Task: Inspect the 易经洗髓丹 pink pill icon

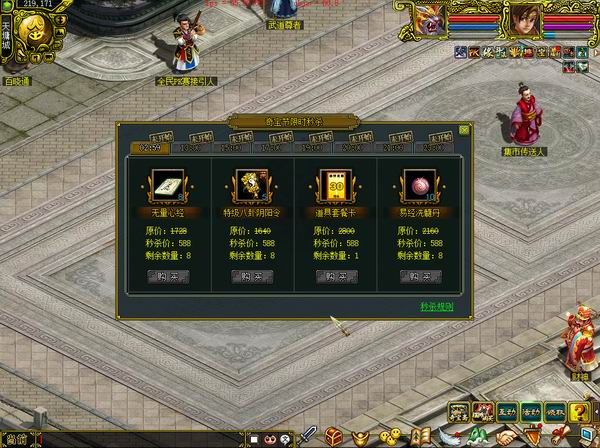Action: [x=414, y=186]
